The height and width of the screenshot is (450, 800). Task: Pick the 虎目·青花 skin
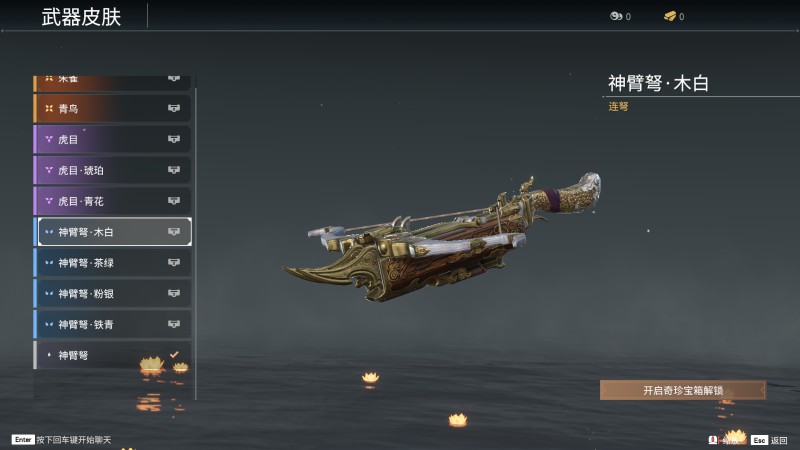tap(112, 201)
